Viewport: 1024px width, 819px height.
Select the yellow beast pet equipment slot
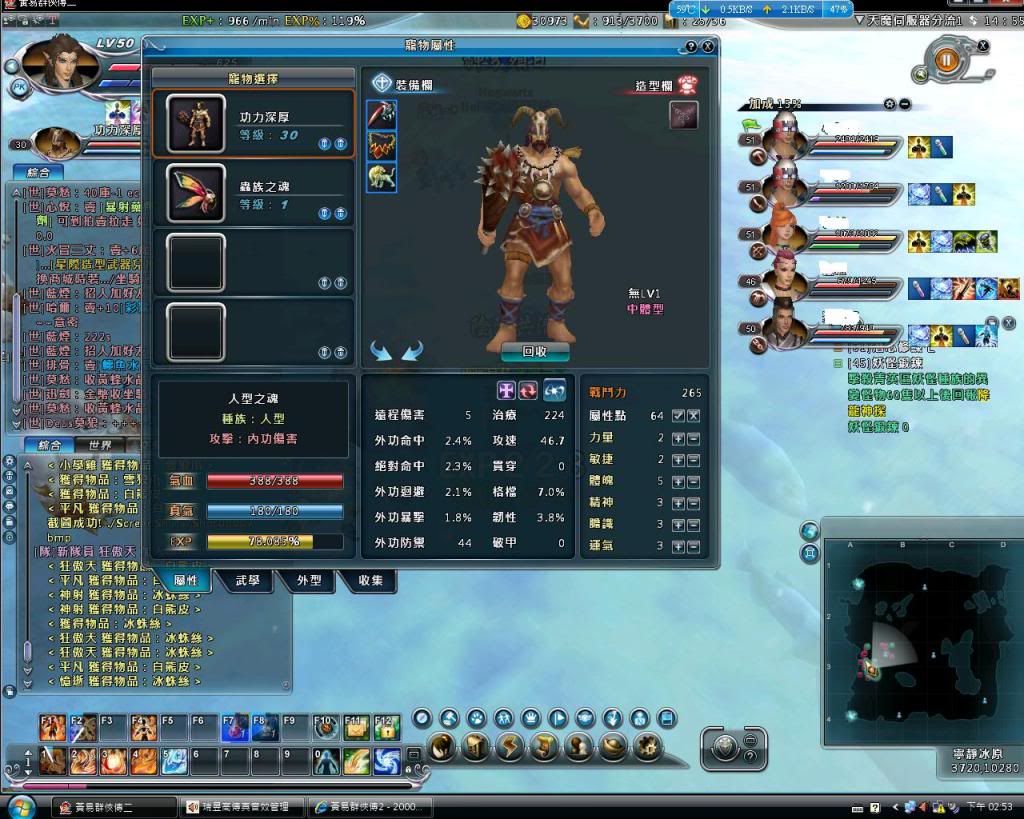click(x=382, y=177)
